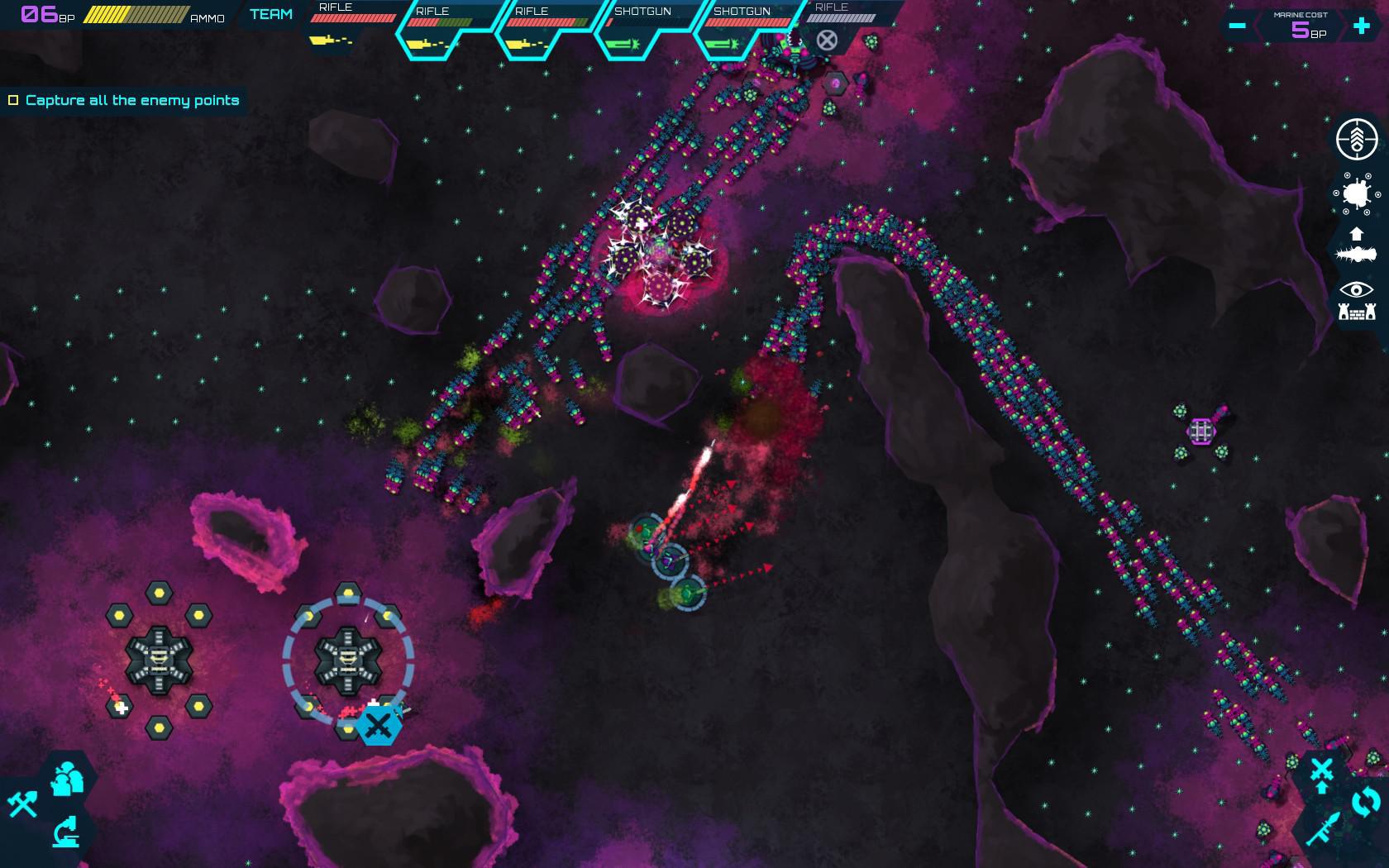1389x868 pixels.
Task: Select the rocket launcher weapon icon
Action: click(x=1324, y=827)
